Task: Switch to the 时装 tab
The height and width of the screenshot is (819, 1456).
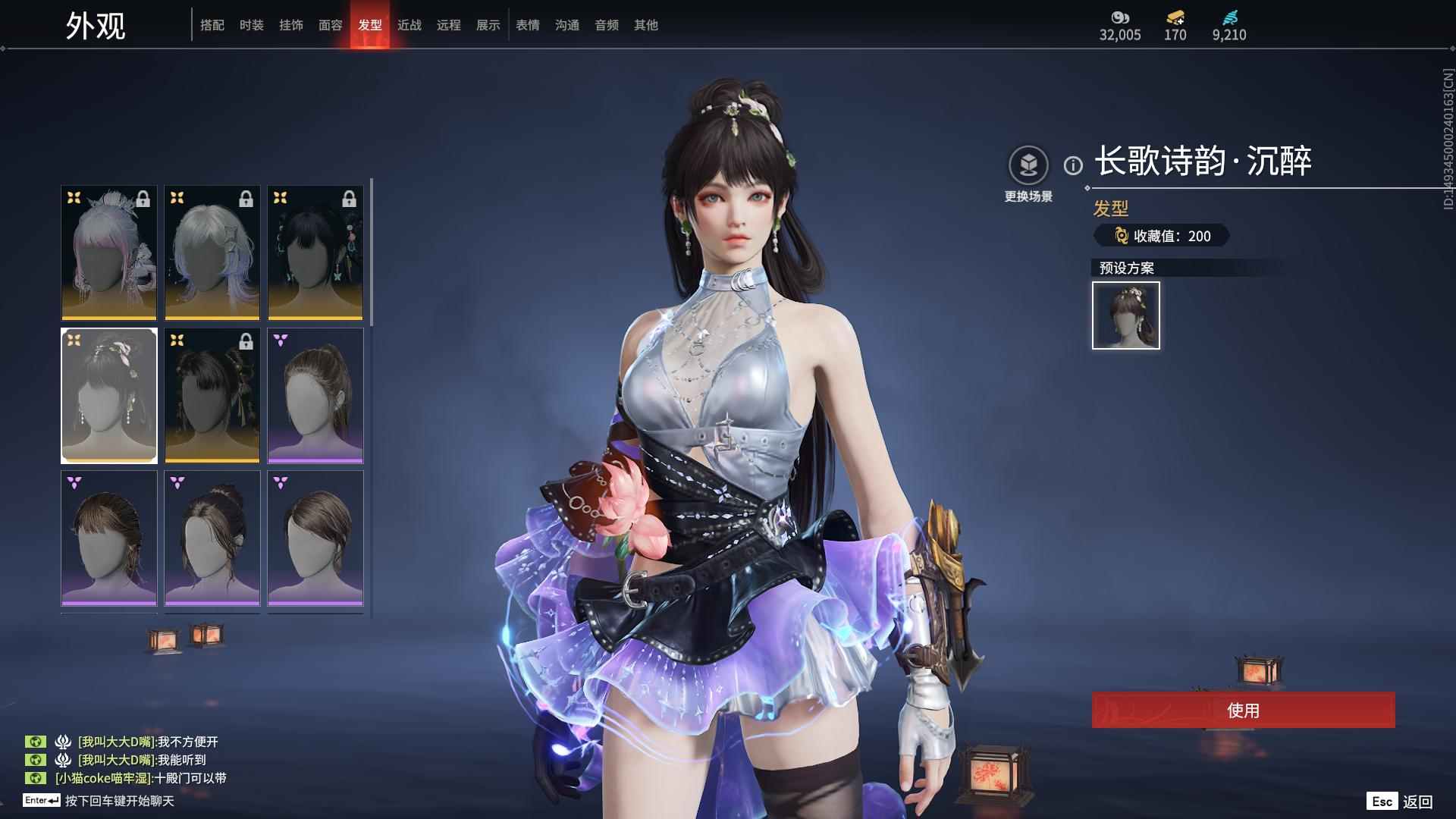Action: tap(251, 24)
